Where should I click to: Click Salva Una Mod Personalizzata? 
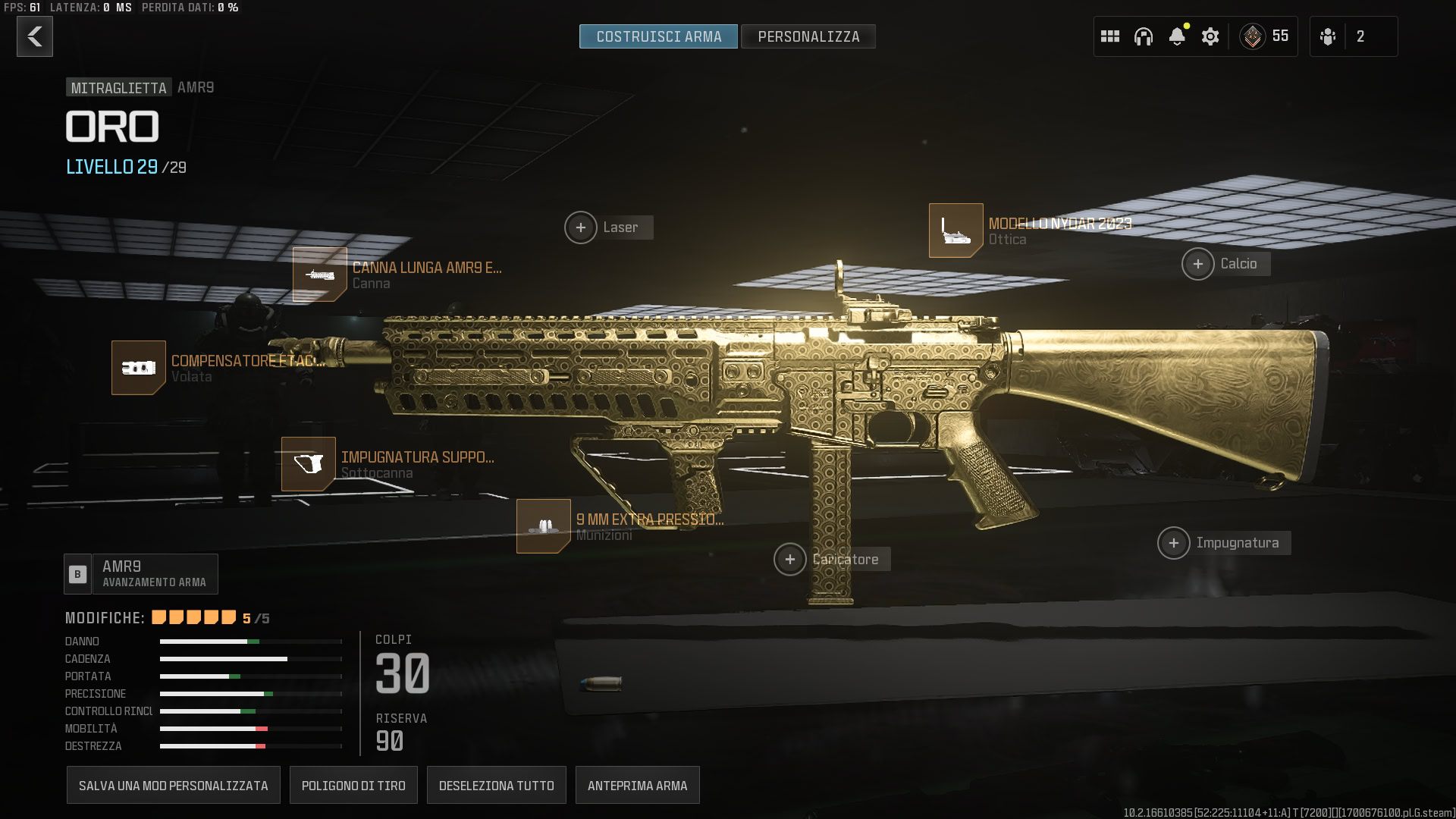tap(174, 786)
